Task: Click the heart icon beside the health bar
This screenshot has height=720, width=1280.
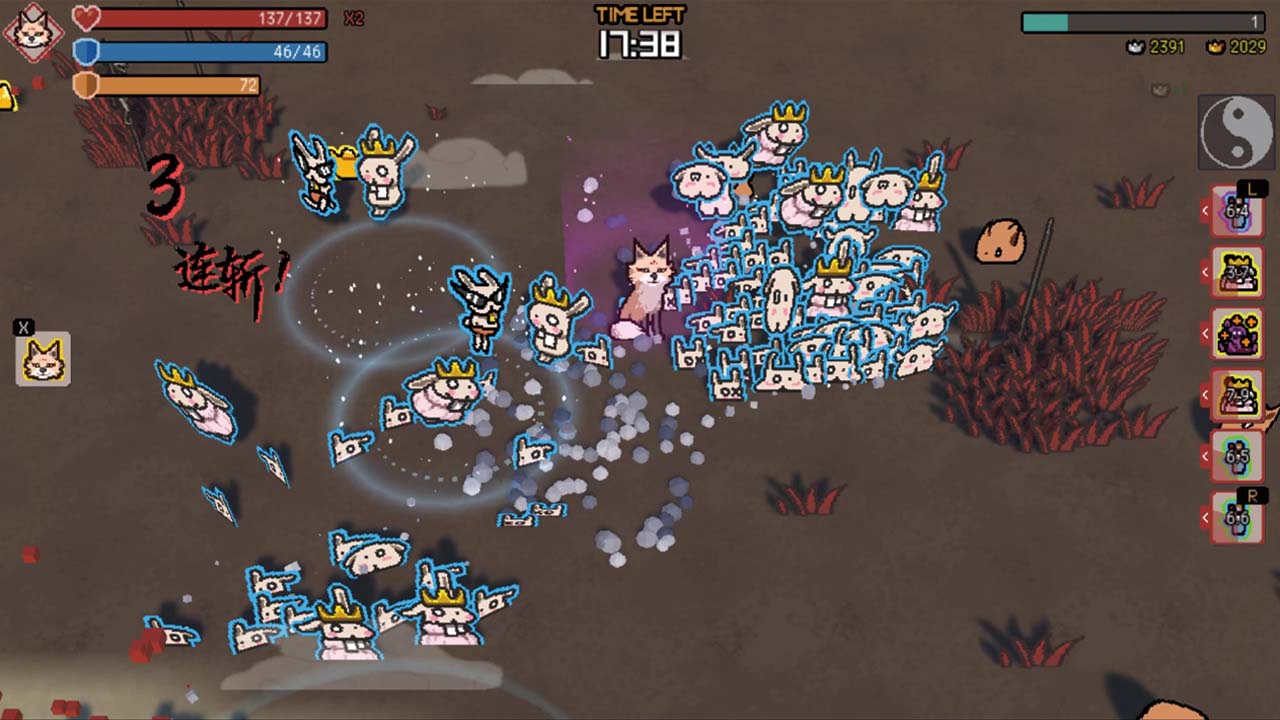Action: [x=84, y=15]
